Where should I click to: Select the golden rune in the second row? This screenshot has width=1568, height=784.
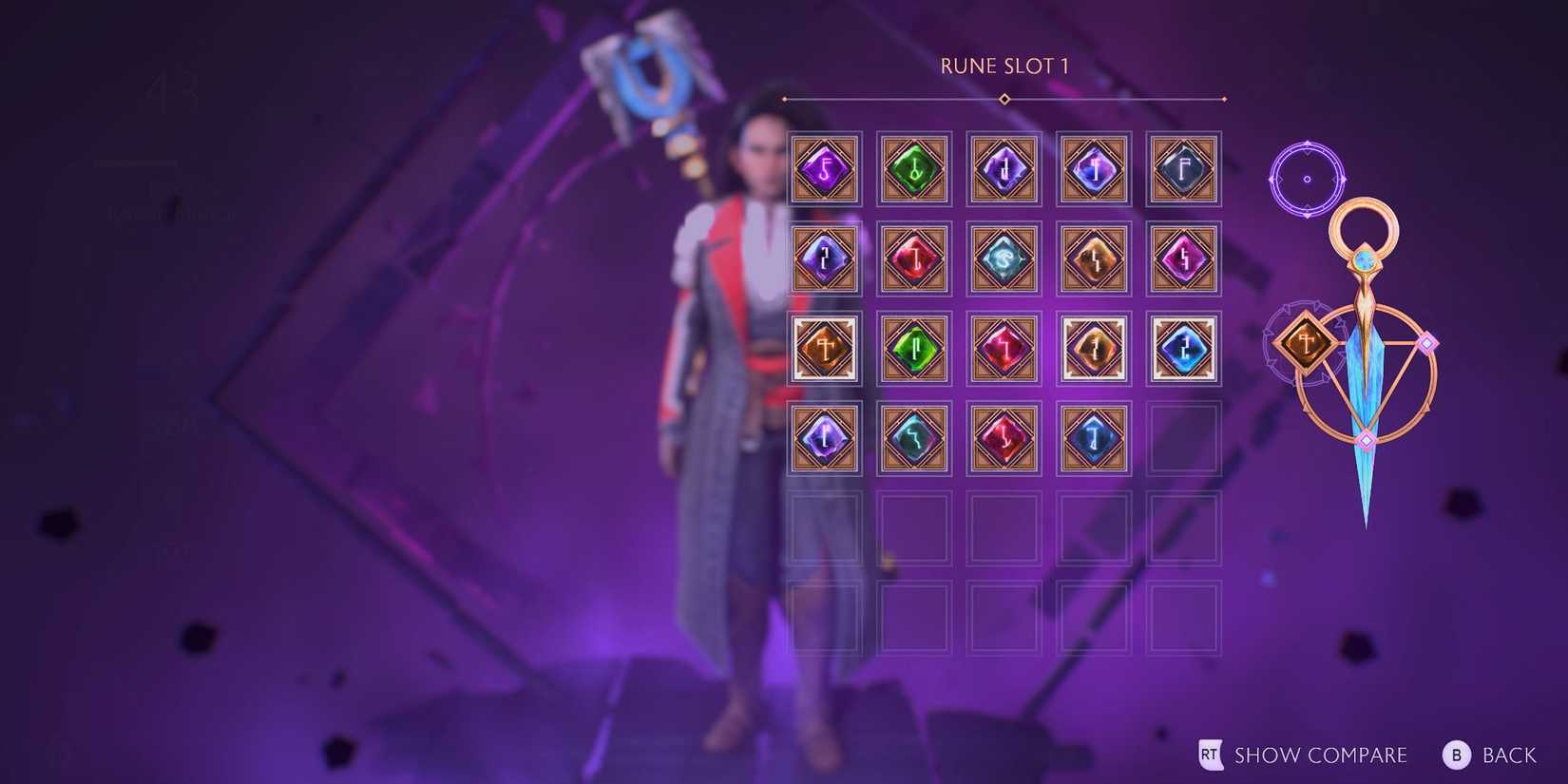coord(1093,258)
